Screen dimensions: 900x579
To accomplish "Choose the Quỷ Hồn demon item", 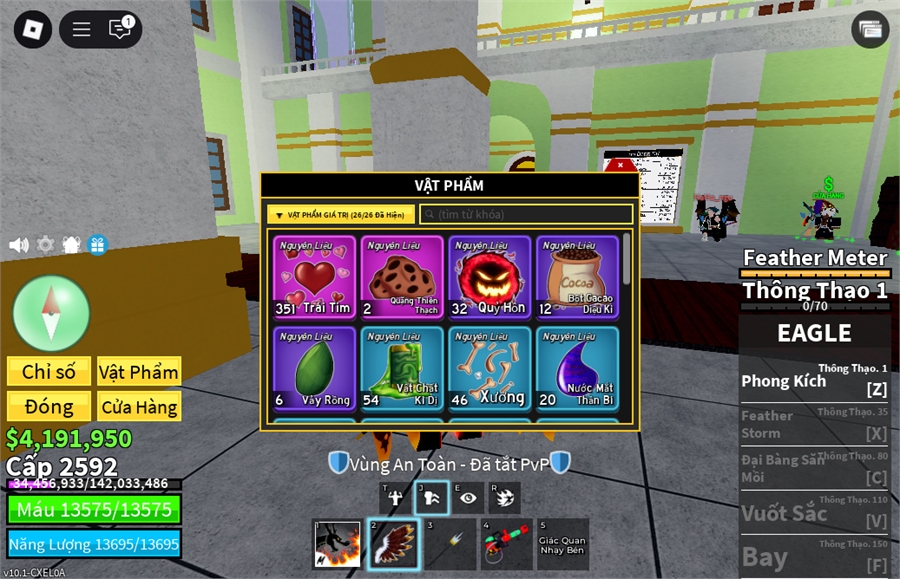I will pos(489,277).
